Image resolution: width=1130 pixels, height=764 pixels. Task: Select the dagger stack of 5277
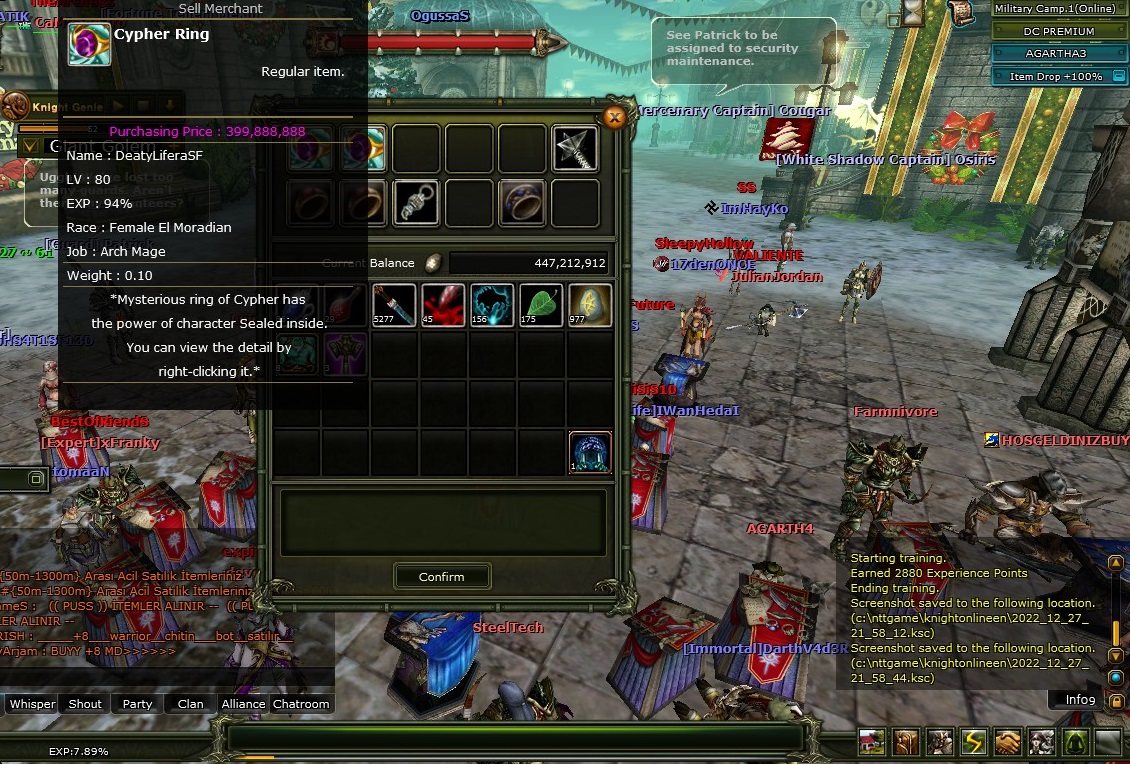tap(394, 305)
